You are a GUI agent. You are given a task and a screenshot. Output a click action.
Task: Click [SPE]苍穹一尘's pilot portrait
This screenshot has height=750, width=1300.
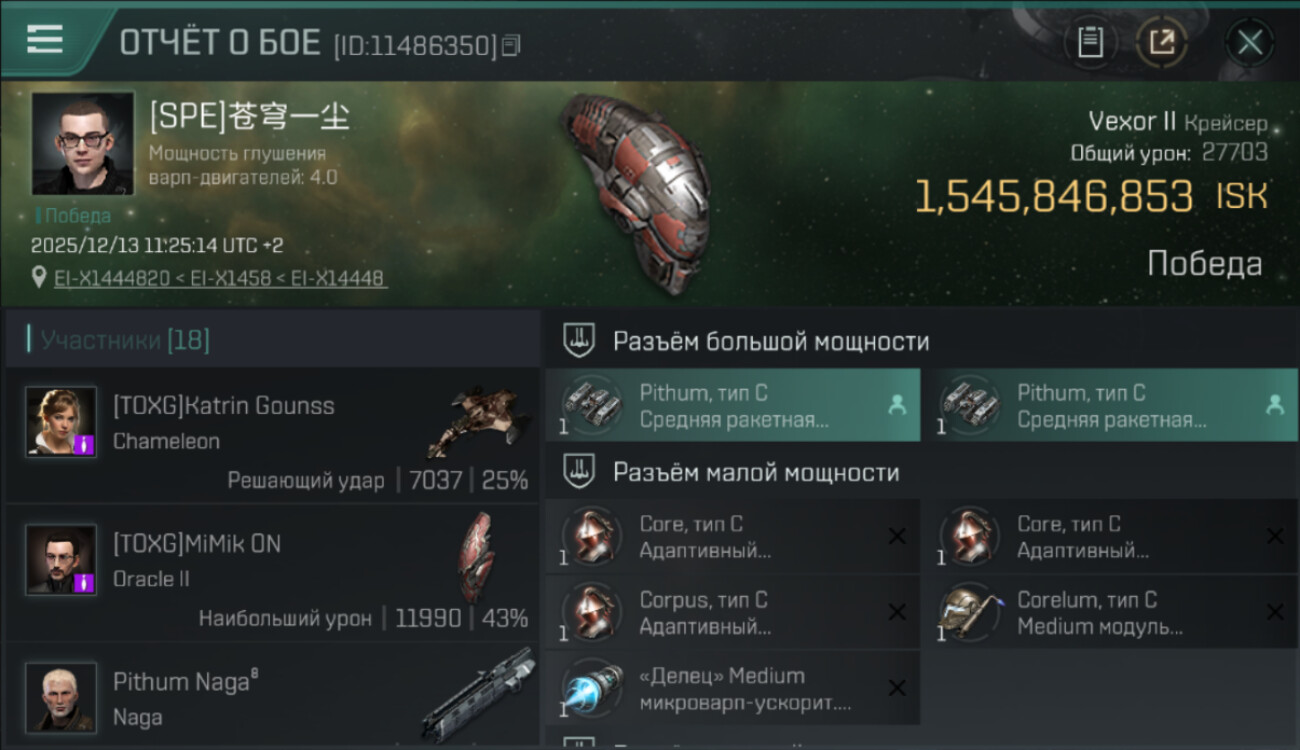tap(81, 143)
